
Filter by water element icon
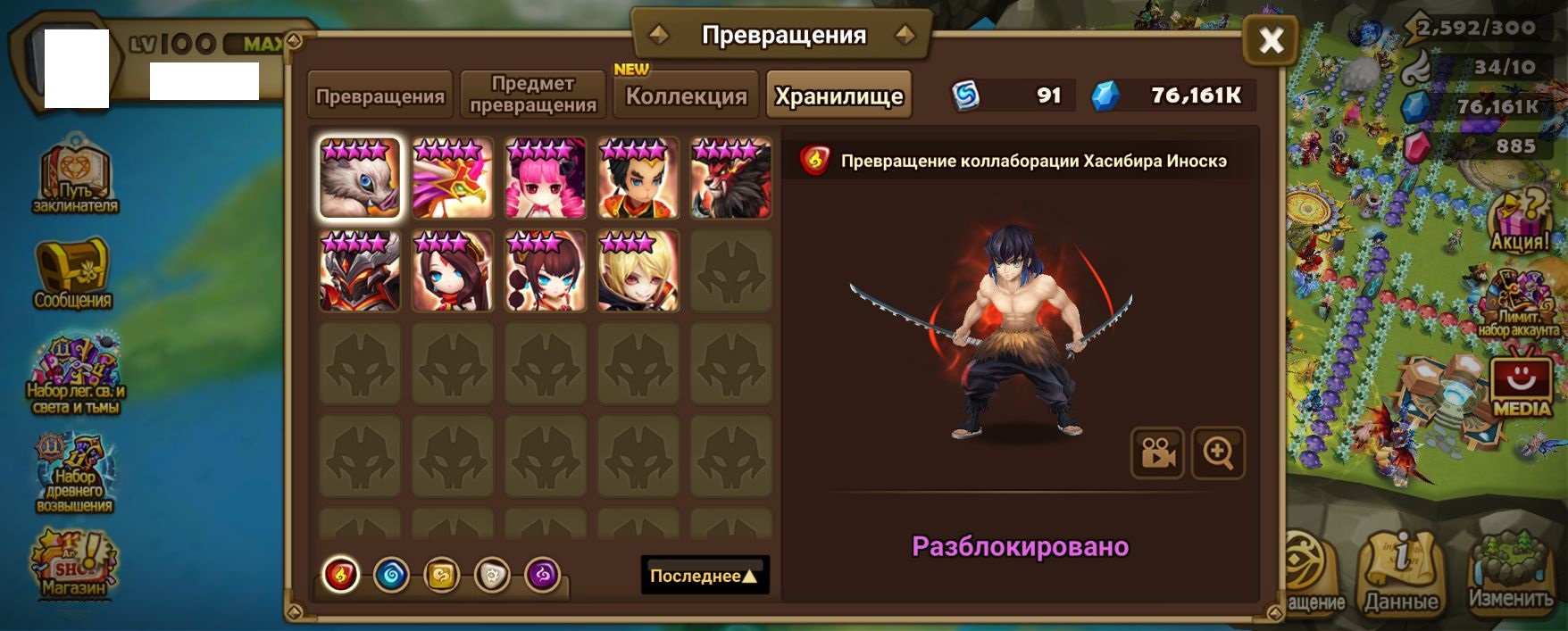click(x=391, y=575)
